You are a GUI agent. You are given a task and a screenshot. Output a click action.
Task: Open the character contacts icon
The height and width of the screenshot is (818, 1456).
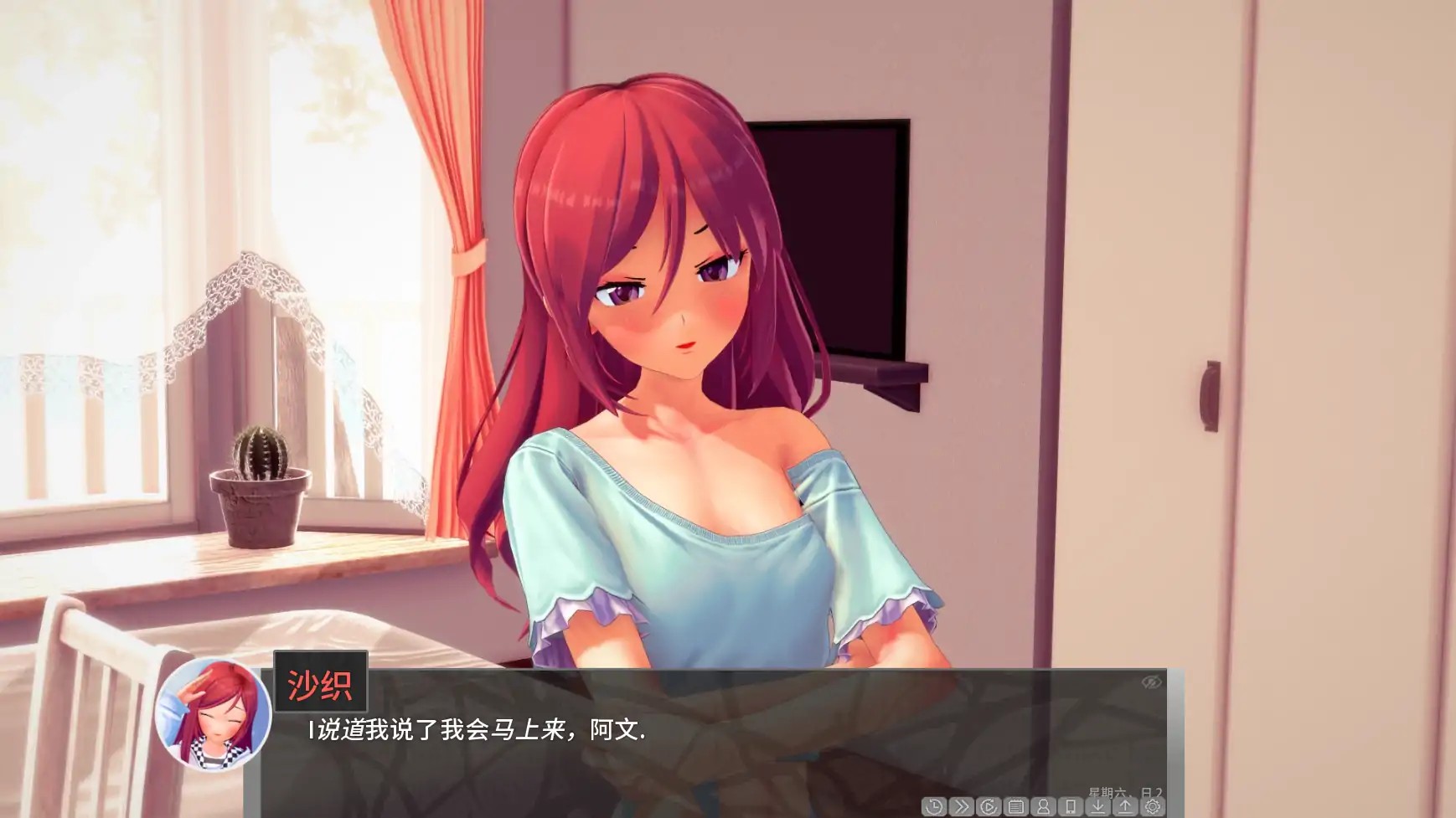[1044, 805]
